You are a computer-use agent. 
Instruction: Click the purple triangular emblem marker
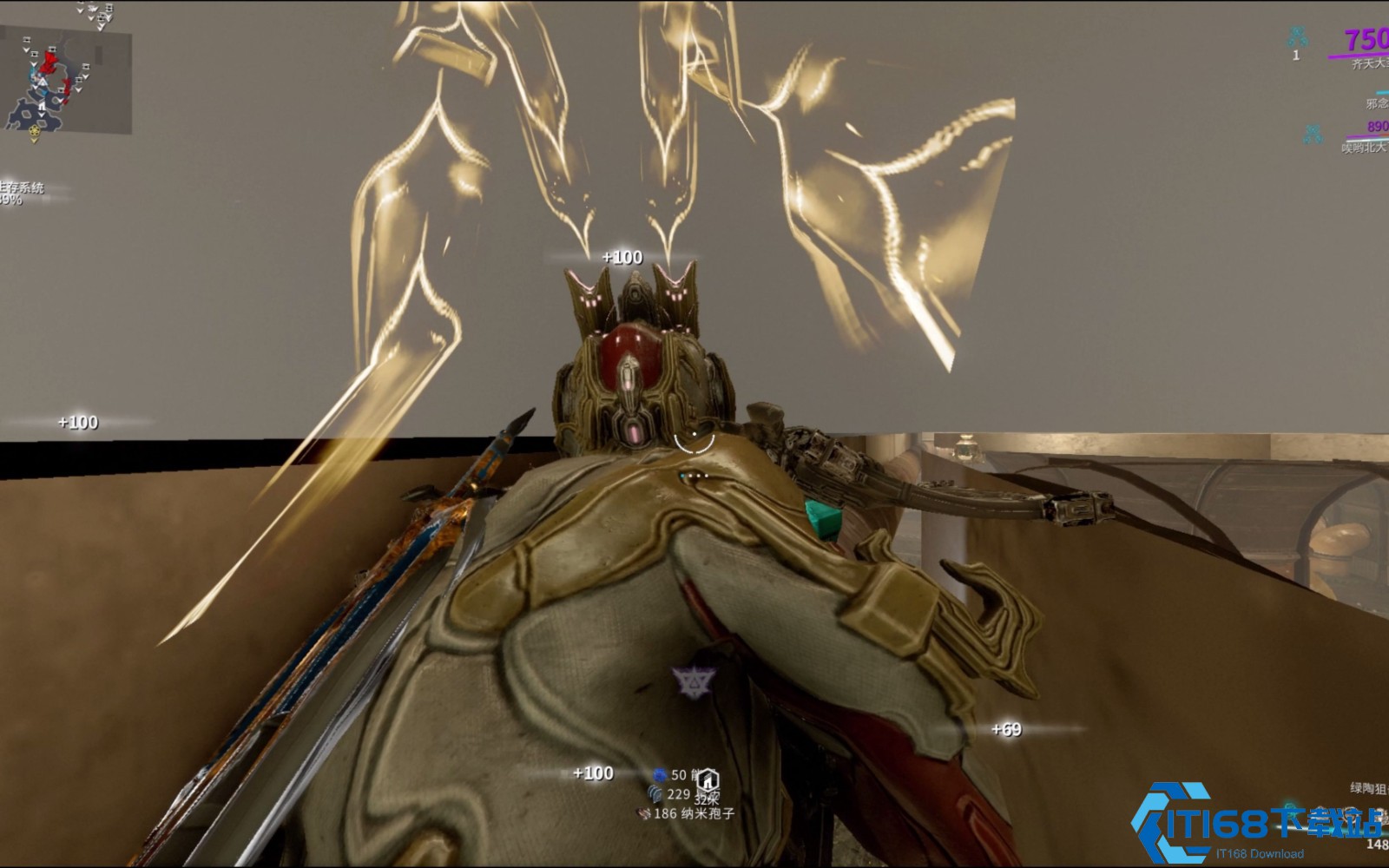[694, 683]
